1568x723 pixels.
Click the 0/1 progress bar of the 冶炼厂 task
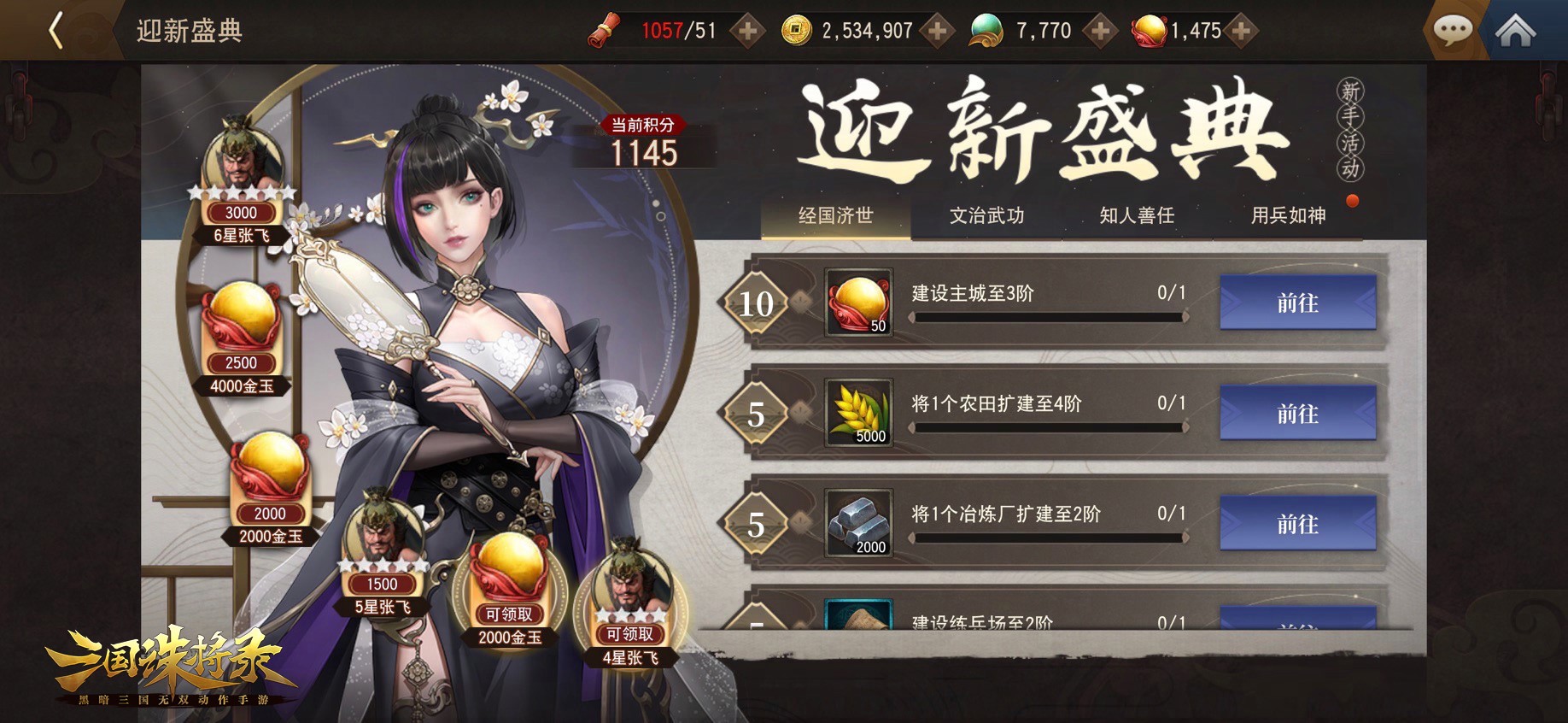1046,539
